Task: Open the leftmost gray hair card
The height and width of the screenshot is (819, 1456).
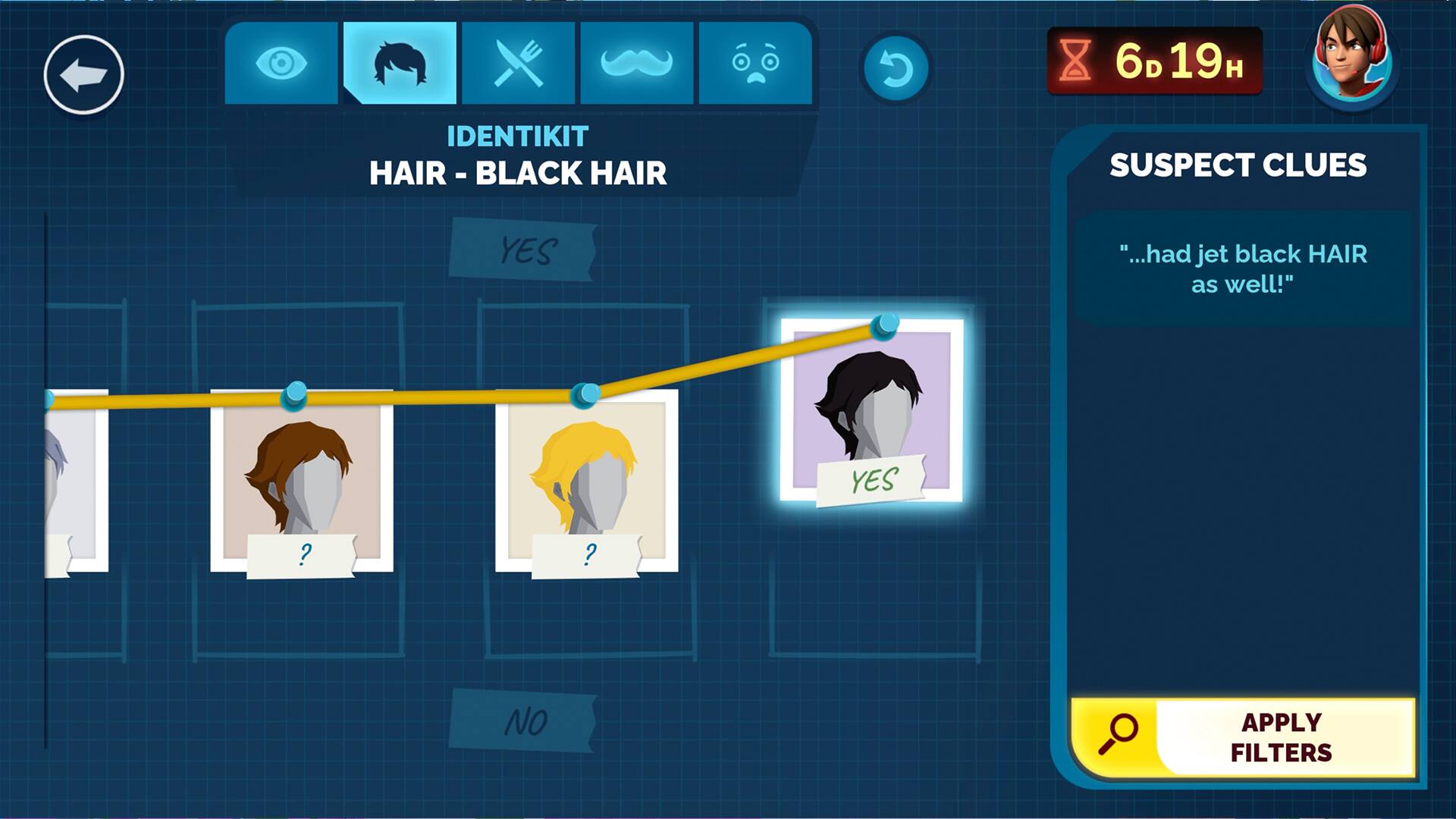Action: pos(72,478)
